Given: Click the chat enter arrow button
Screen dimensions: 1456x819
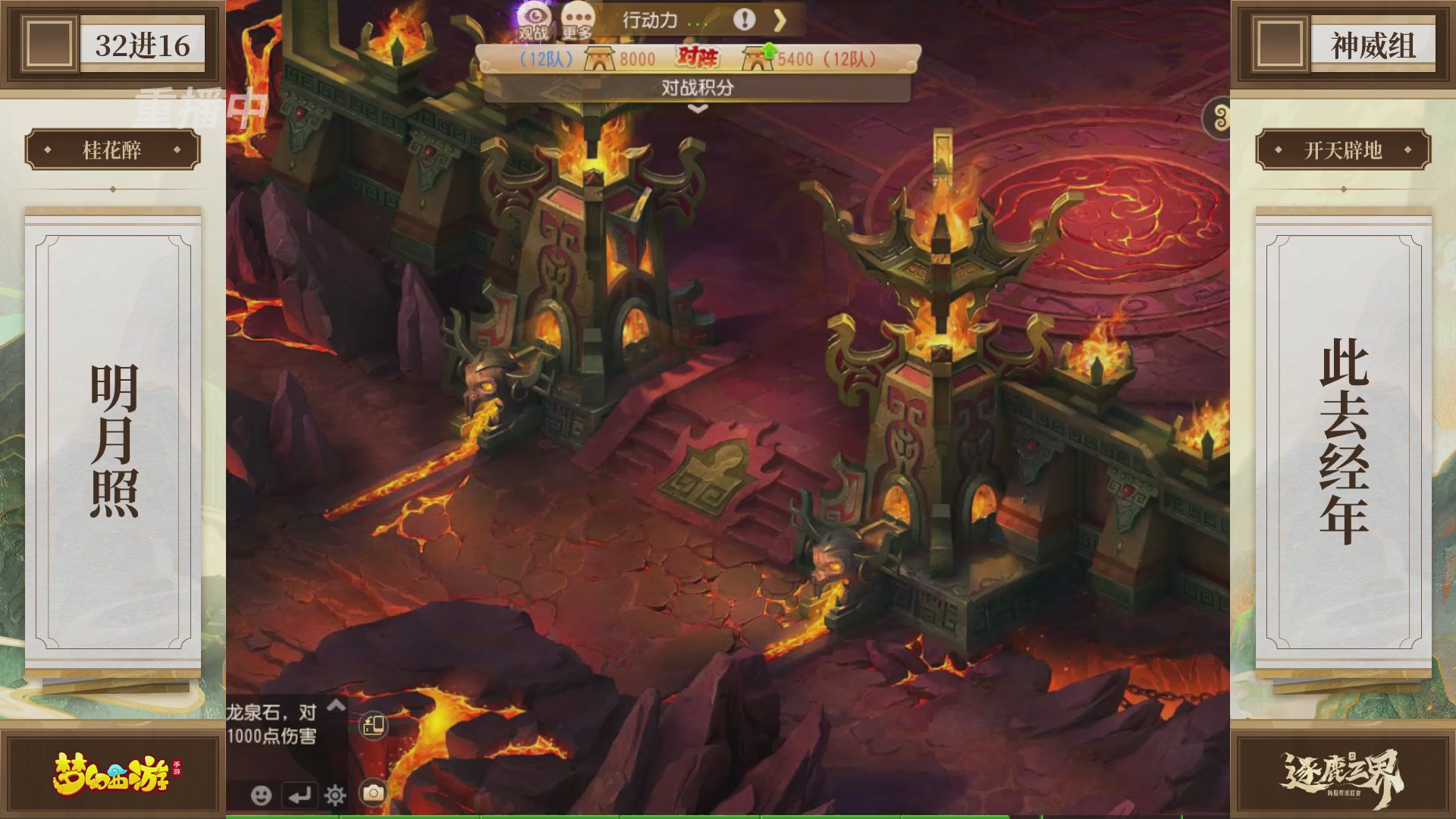Looking at the screenshot, I should tap(300, 795).
